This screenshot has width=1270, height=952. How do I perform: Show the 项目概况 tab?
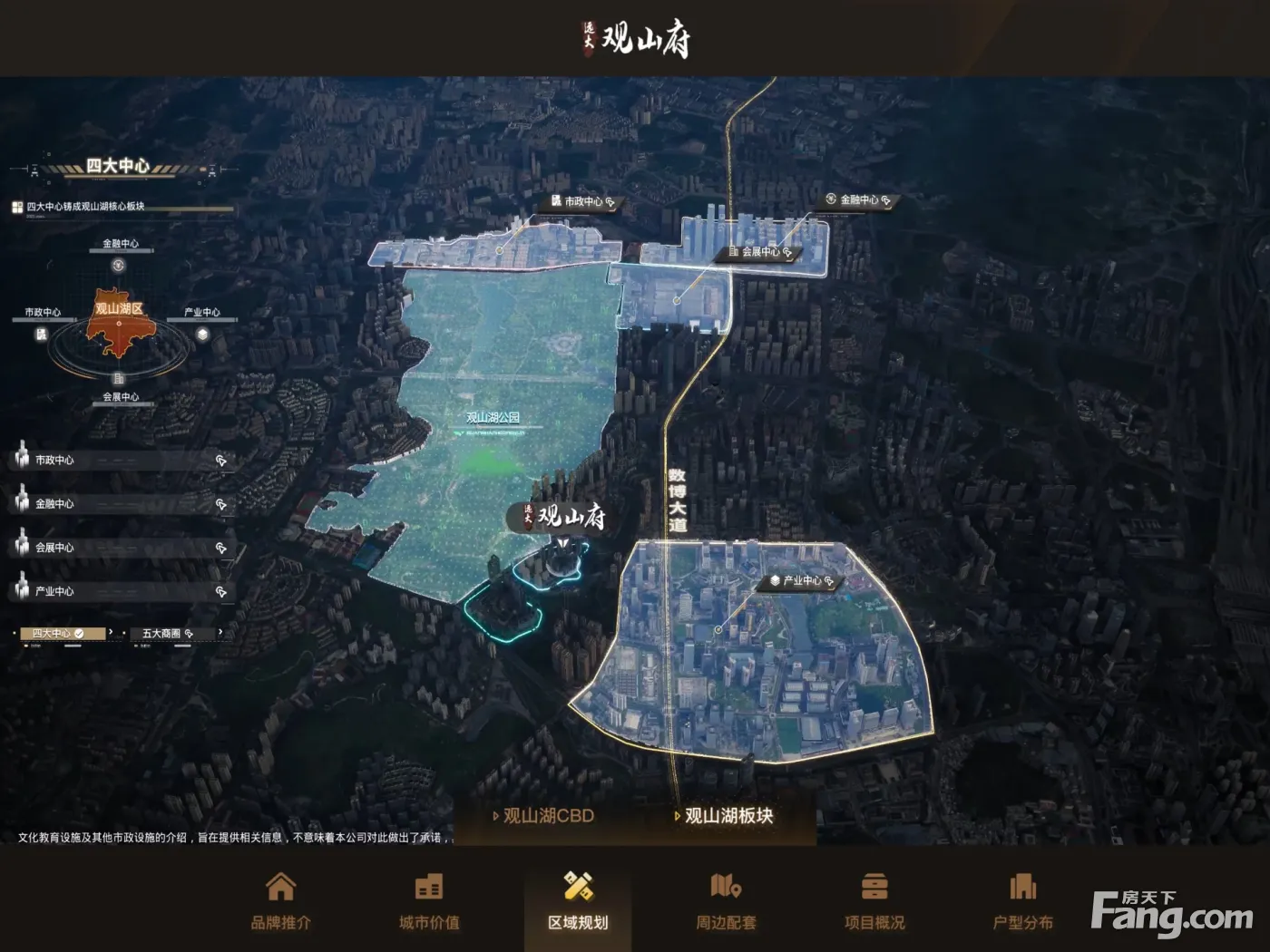click(874, 901)
